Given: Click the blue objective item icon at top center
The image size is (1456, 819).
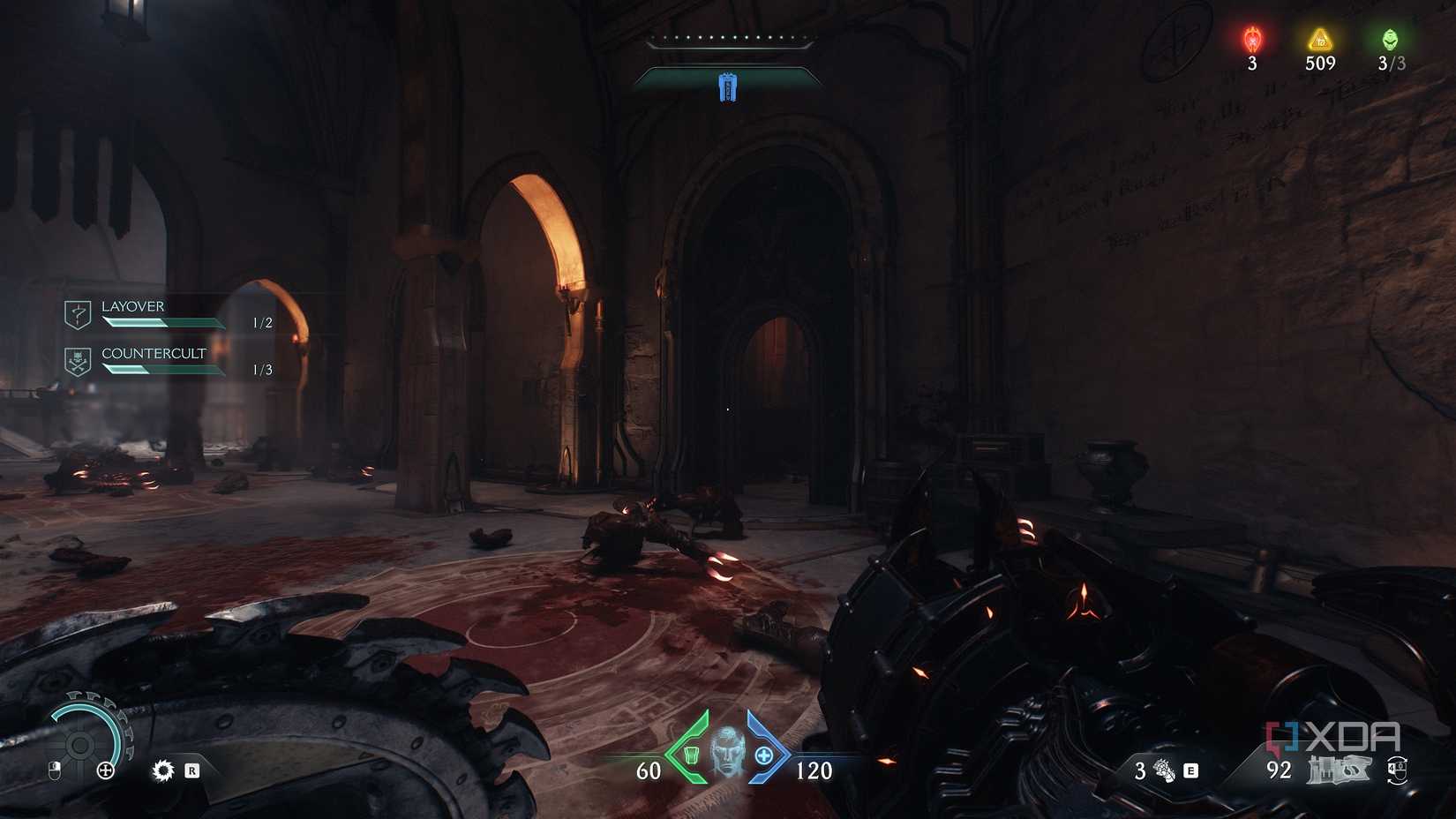Looking at the screenshot, I should tap(727, 86).
